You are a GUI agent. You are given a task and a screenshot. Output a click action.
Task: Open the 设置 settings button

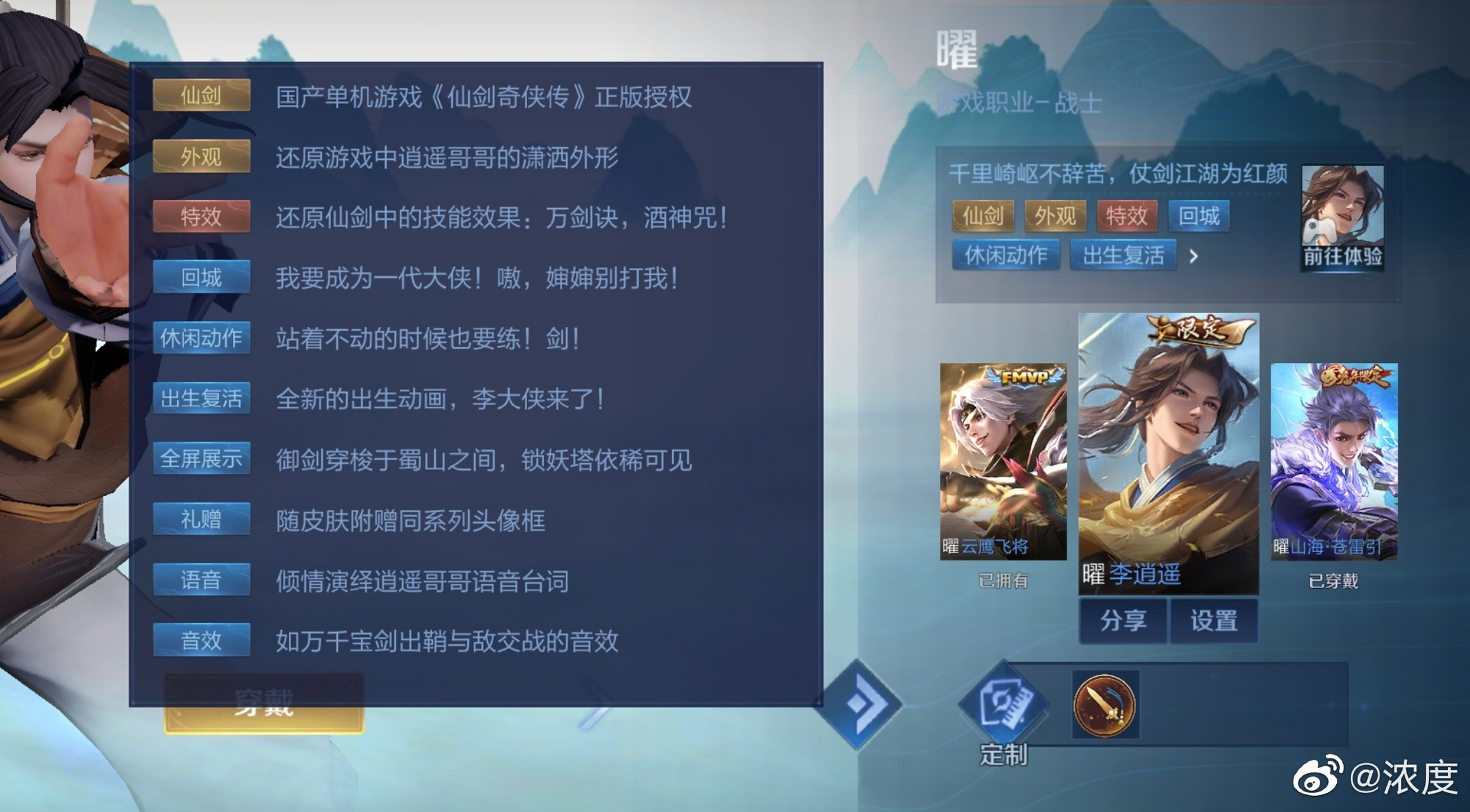click(1213, 620)
